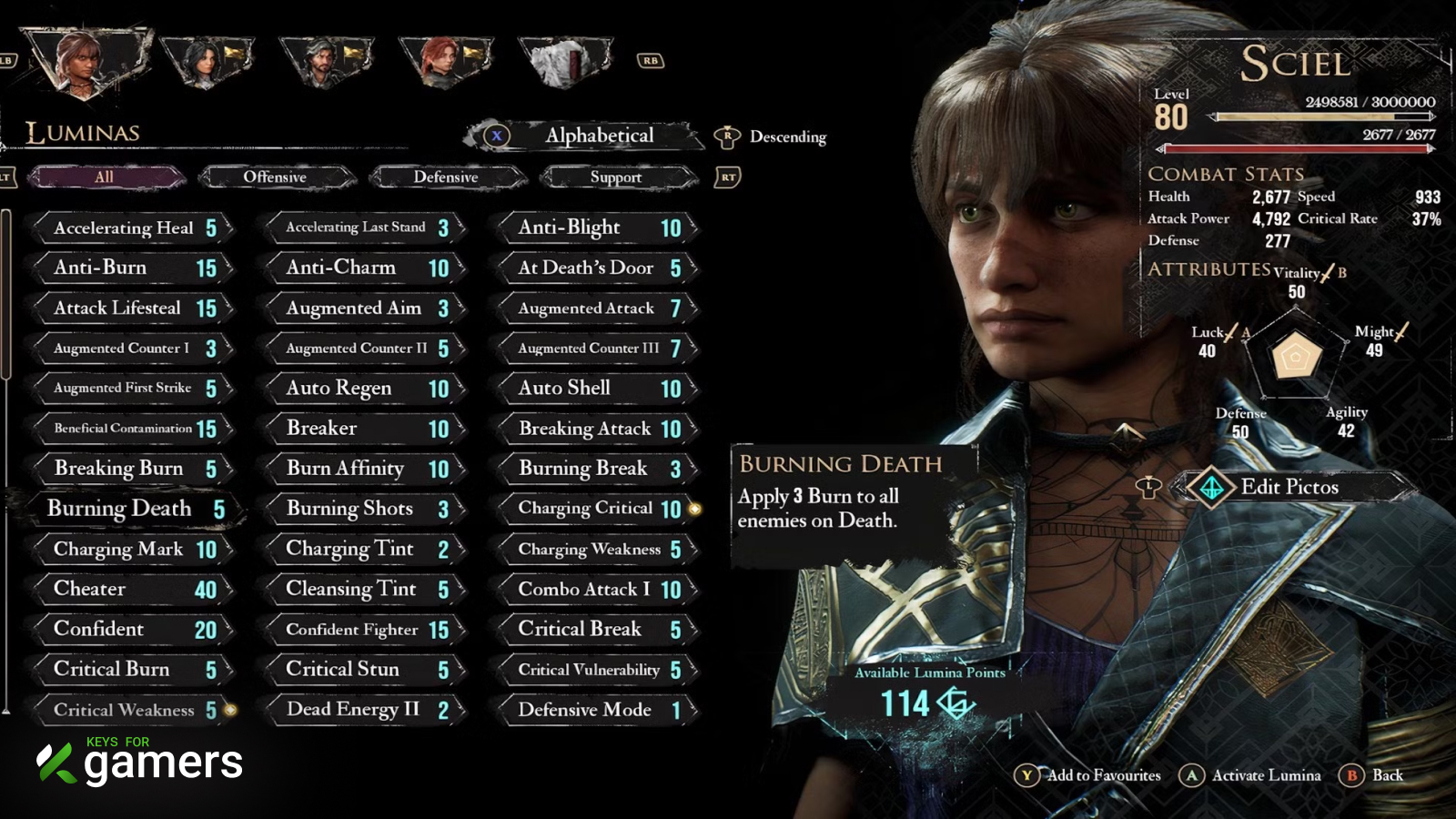
Task: Pick the Anti-Blight lumina
Action: 597,227
